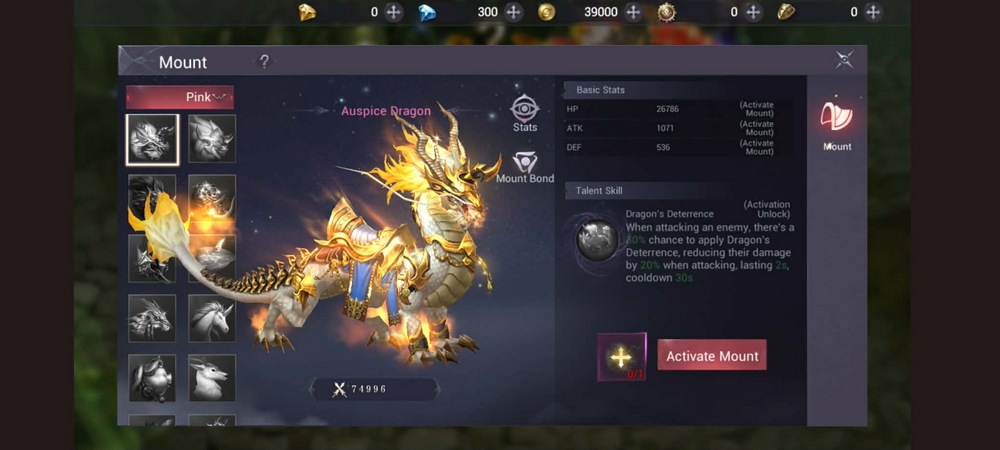Activate Mount with the red button
This screenshot has height=450, width=1000.
click(x=712, y=356)
